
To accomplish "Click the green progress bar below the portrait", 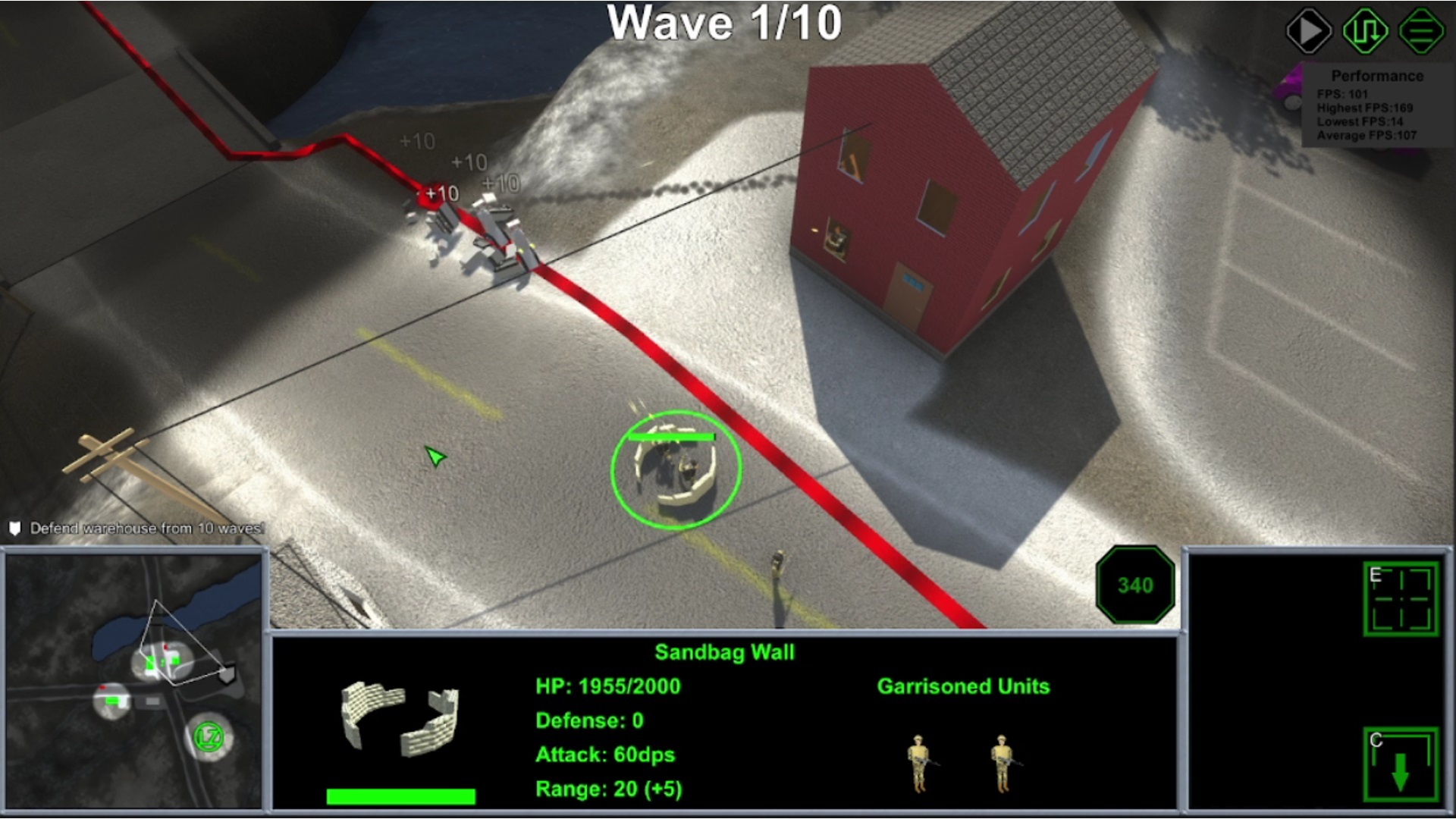I will pos(400,795).
